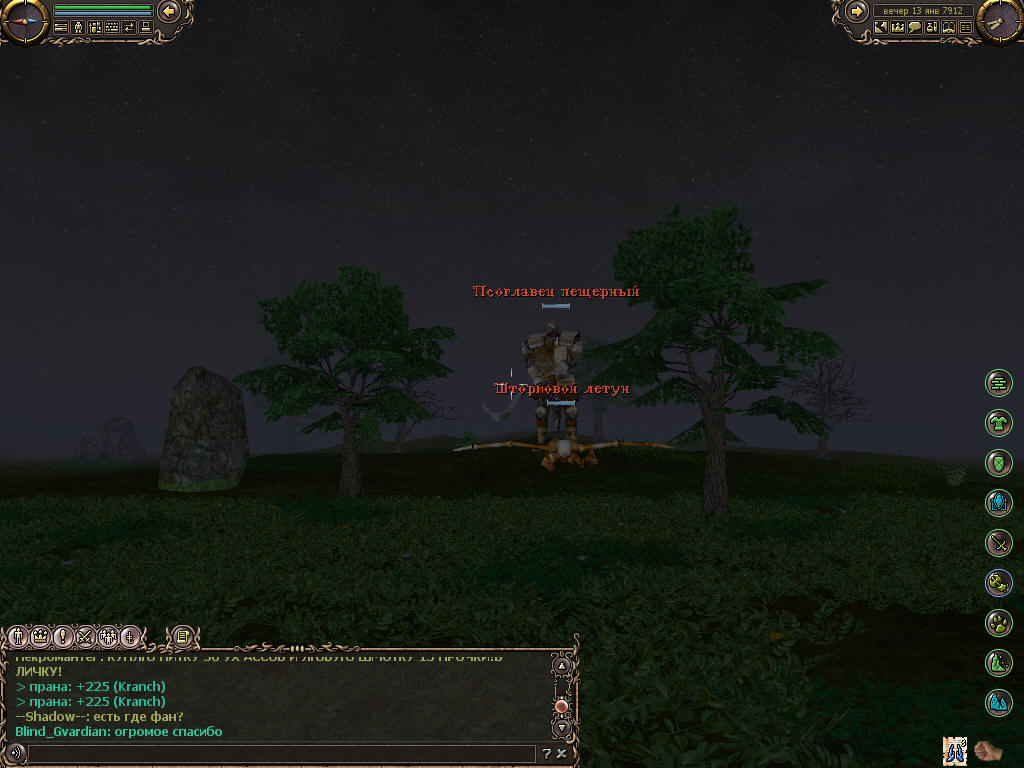Image resolution: width=1024 pixels, height=768 pixels.
Task: Click the crown icon in the top-right panel
Action: [898, 28]
